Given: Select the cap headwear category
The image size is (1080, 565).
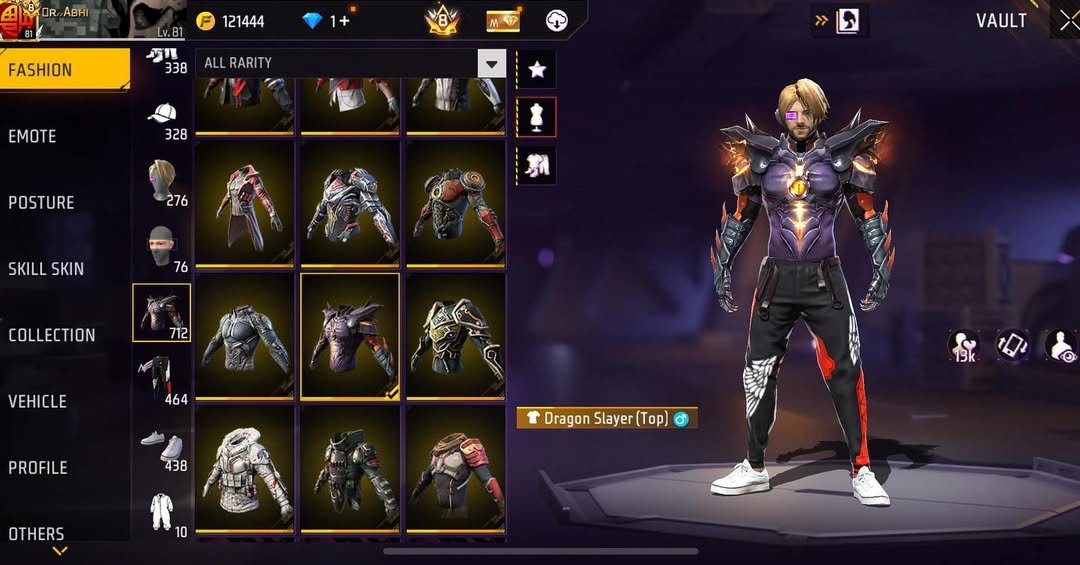Looking at the screenshot, I should [x=162, y=112].
